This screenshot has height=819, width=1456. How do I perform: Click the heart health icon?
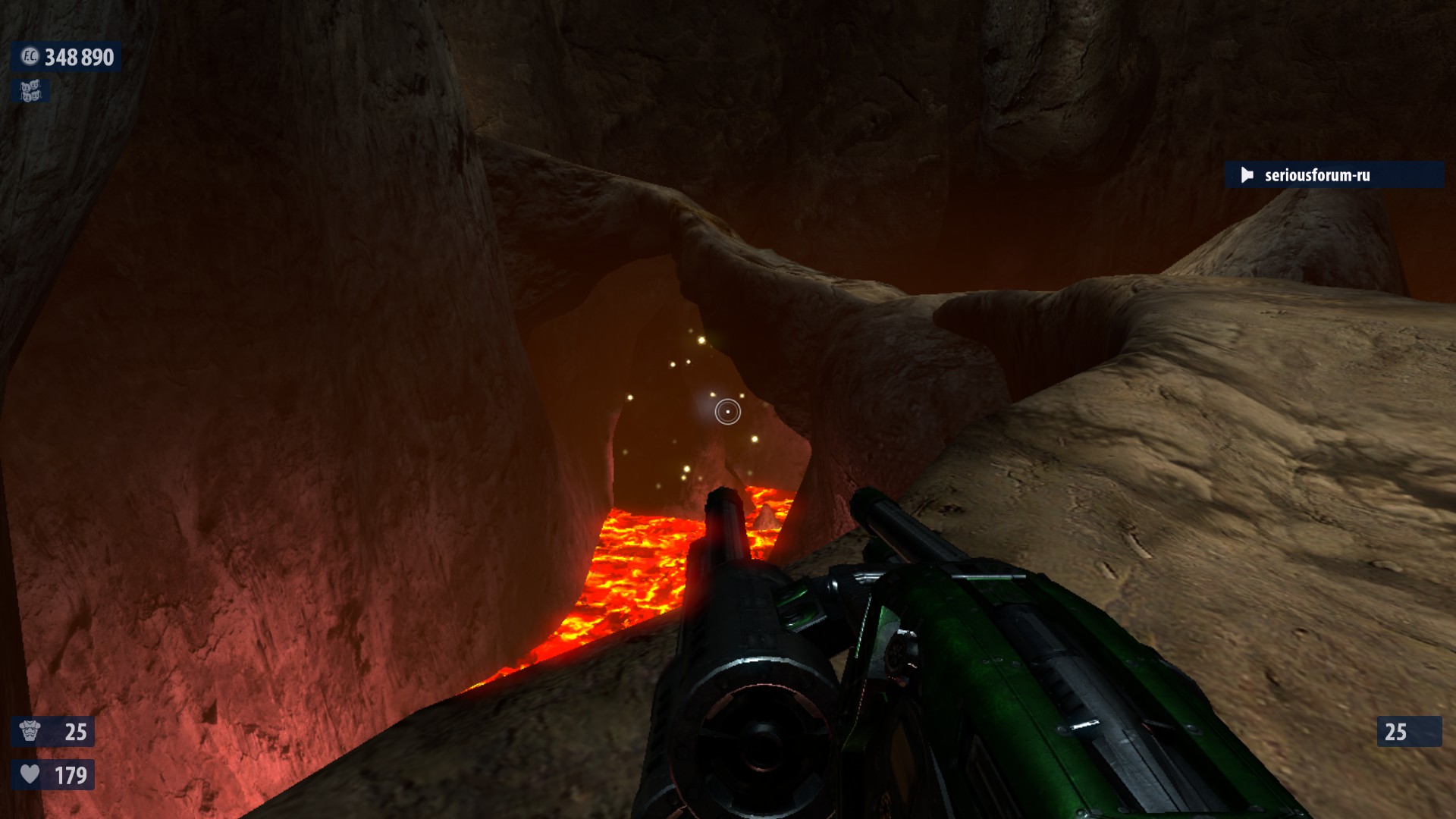coord(30,774)
